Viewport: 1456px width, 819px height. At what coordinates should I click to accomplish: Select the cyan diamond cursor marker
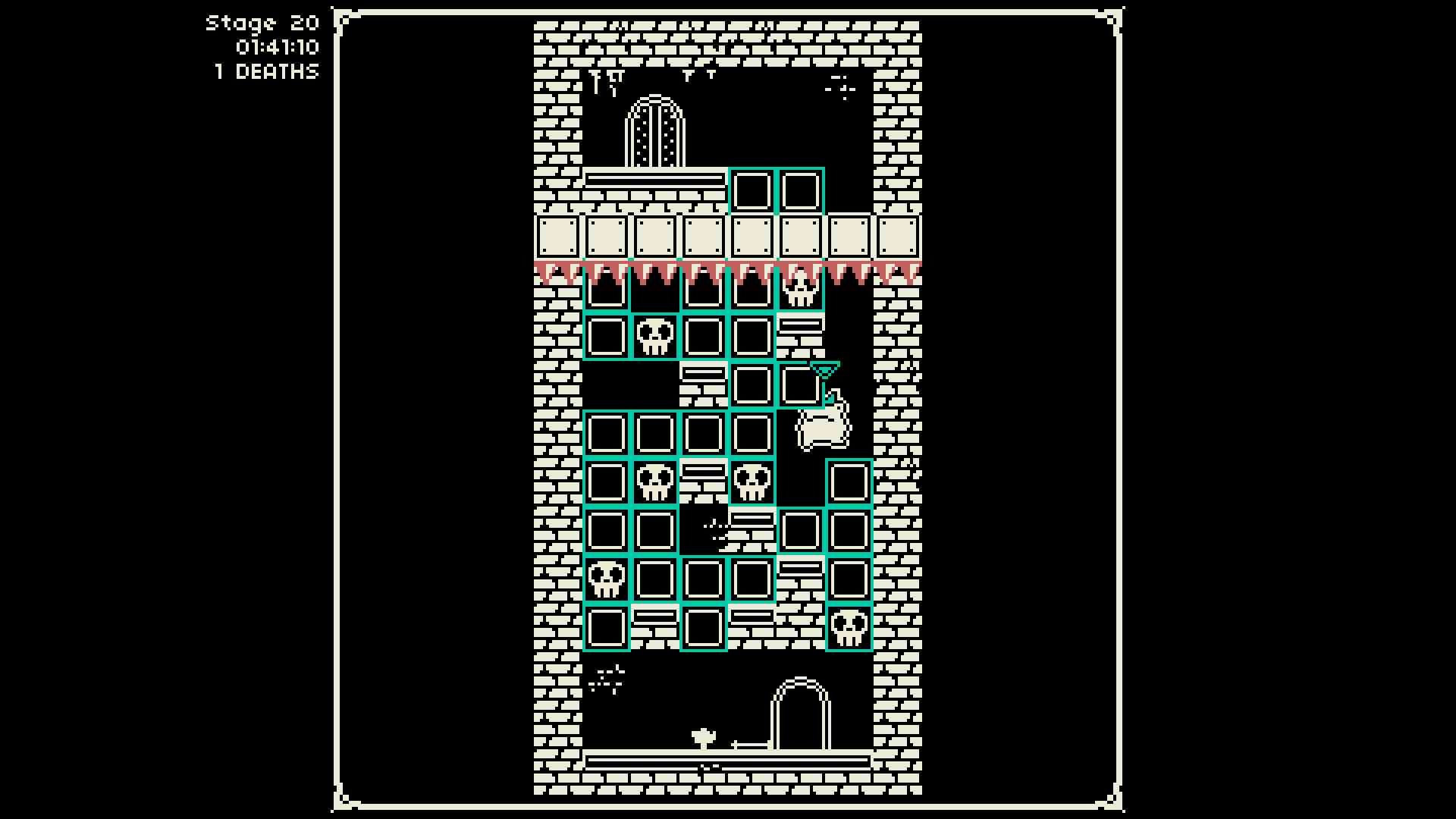(x=827, y=369)
